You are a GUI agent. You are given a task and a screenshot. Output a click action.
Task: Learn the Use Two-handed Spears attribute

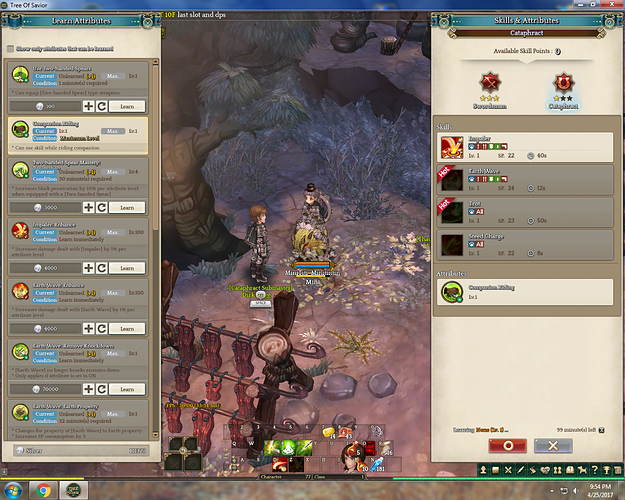[x=126, y=105]
